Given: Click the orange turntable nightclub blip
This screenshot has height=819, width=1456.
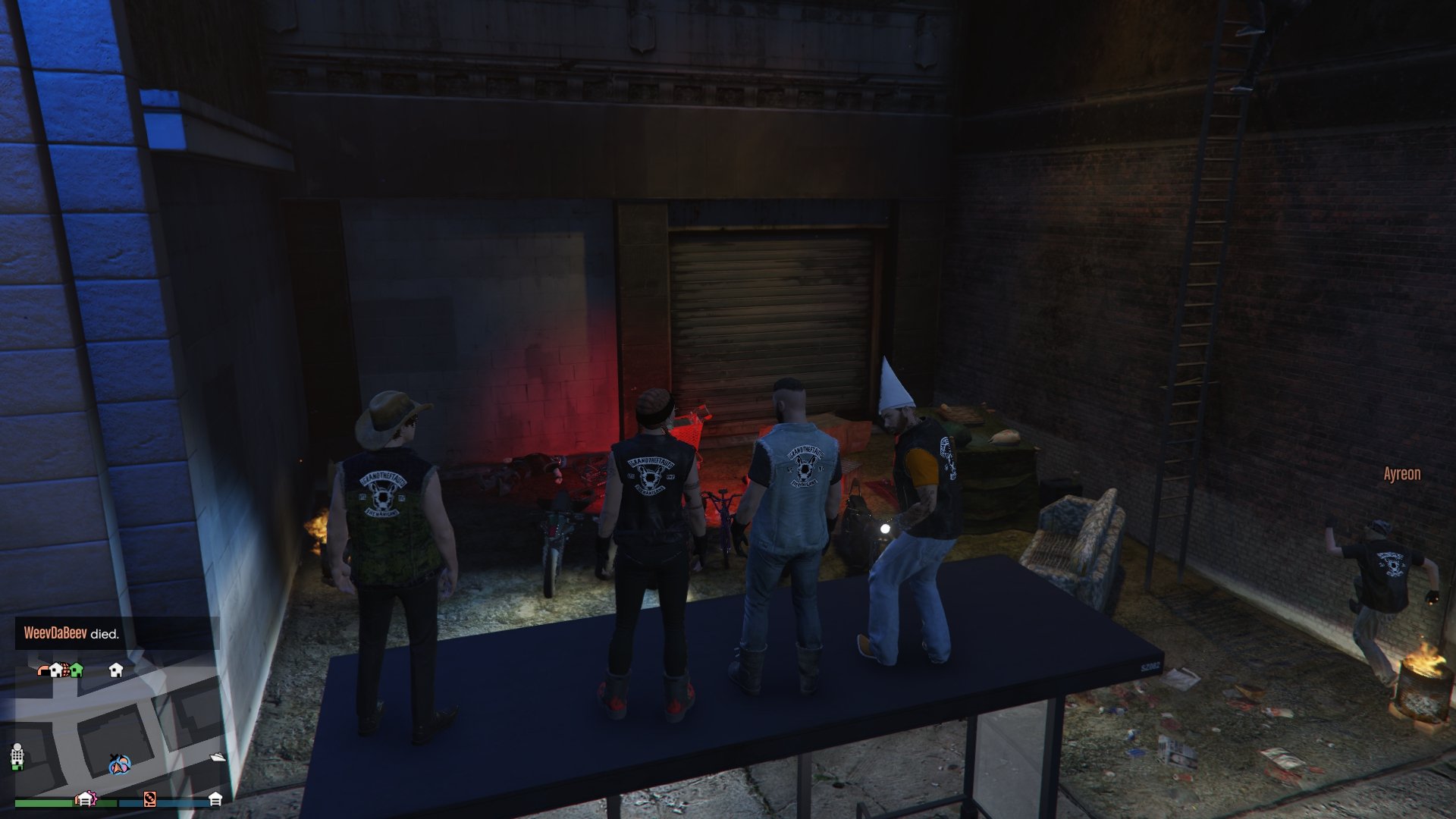Looking at the screenshot, I should 149,798.
